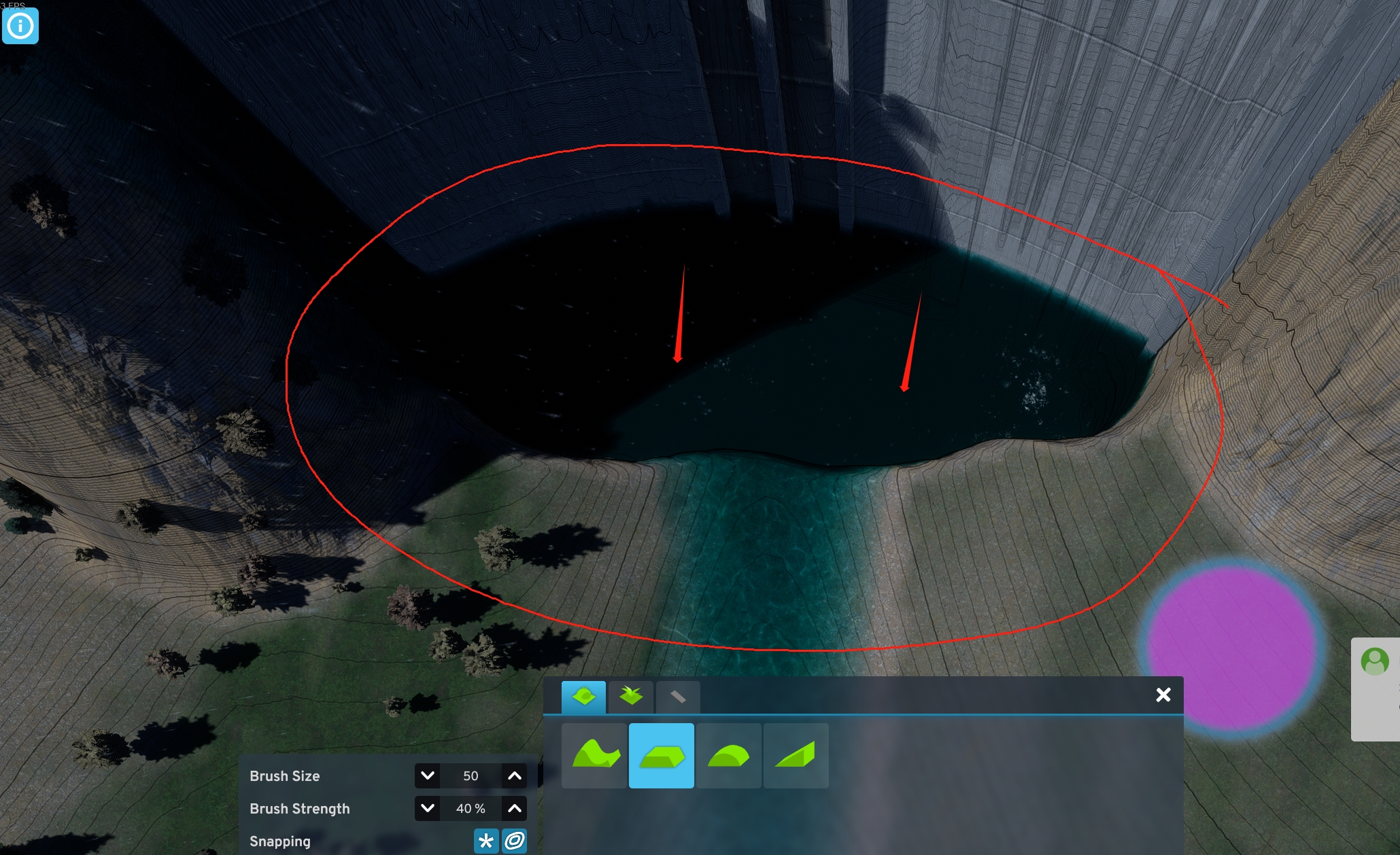
Task: Click the Brush Size value field
Action: (471, 775)
